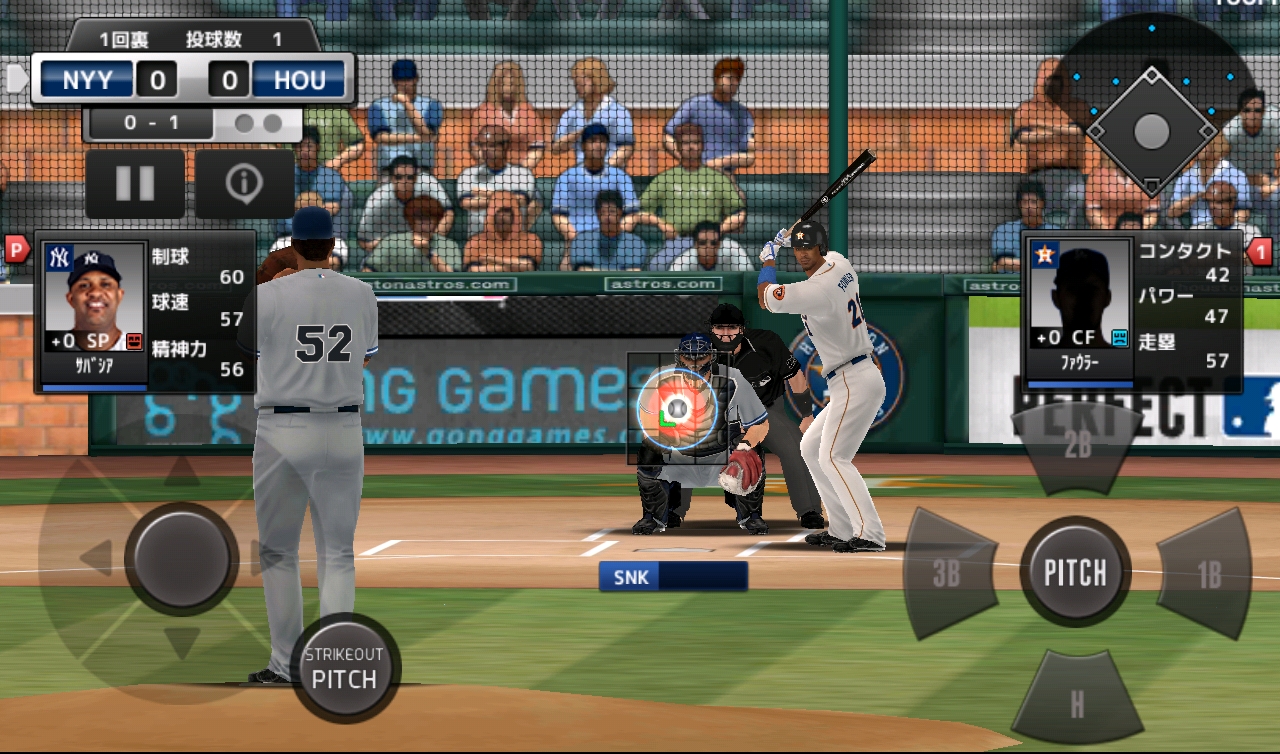Choose the 3B base button
Image resolution: width=1280 pixels, height=754 pixels.
coord(948,573)
